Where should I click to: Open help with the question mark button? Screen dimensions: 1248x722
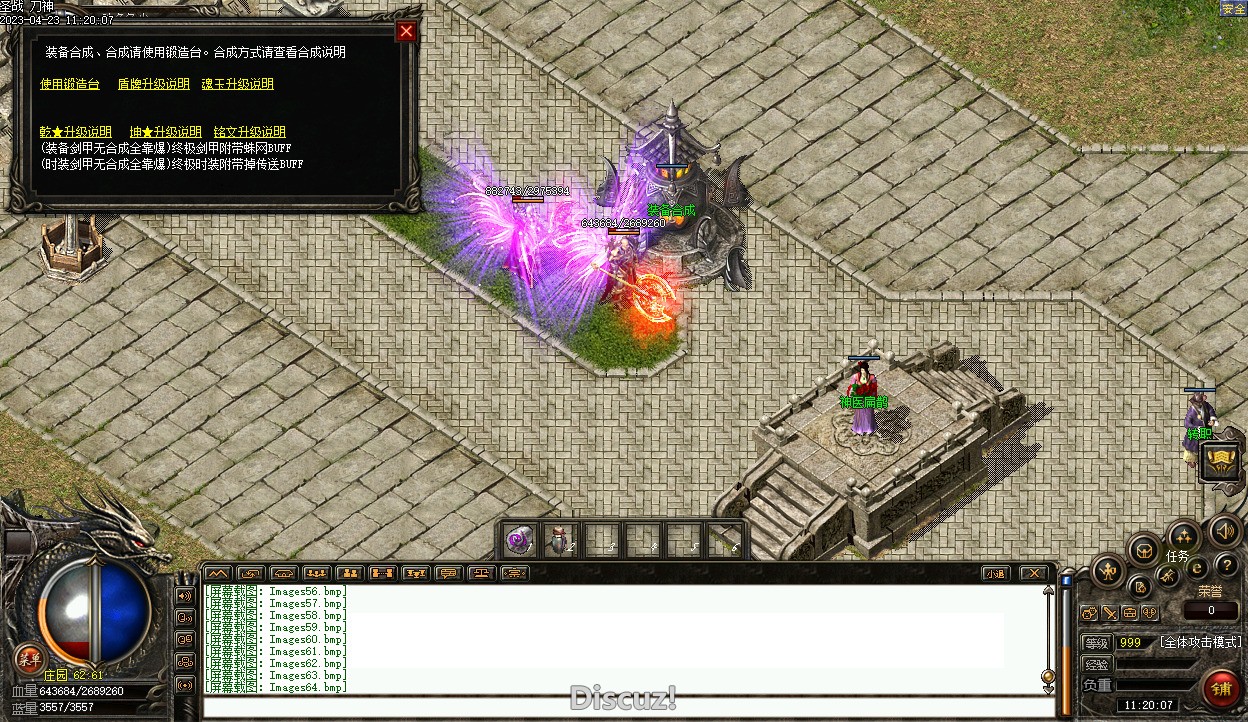click(1227, 566)
